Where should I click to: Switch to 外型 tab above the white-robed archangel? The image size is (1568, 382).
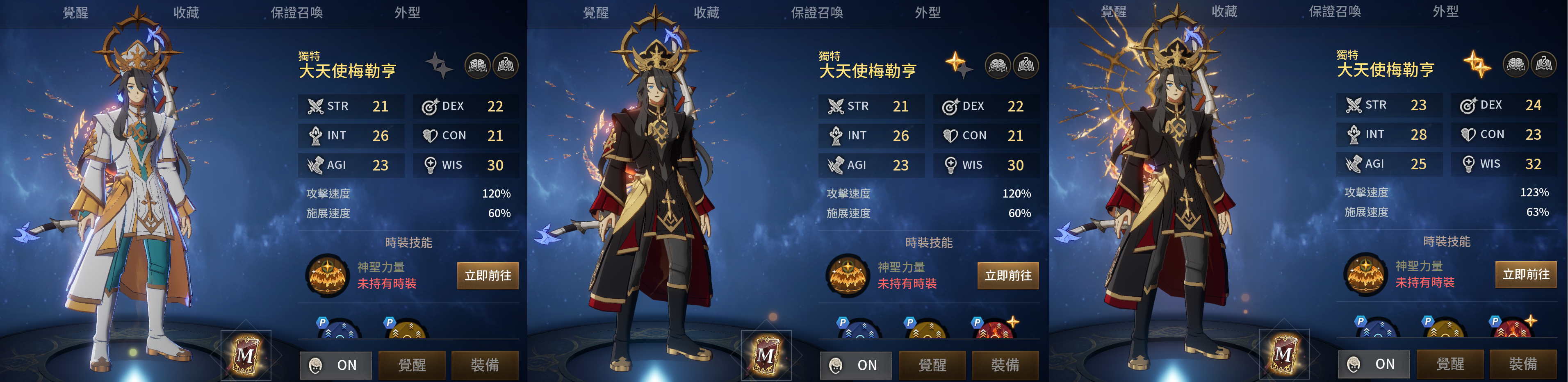coord(407,12)
